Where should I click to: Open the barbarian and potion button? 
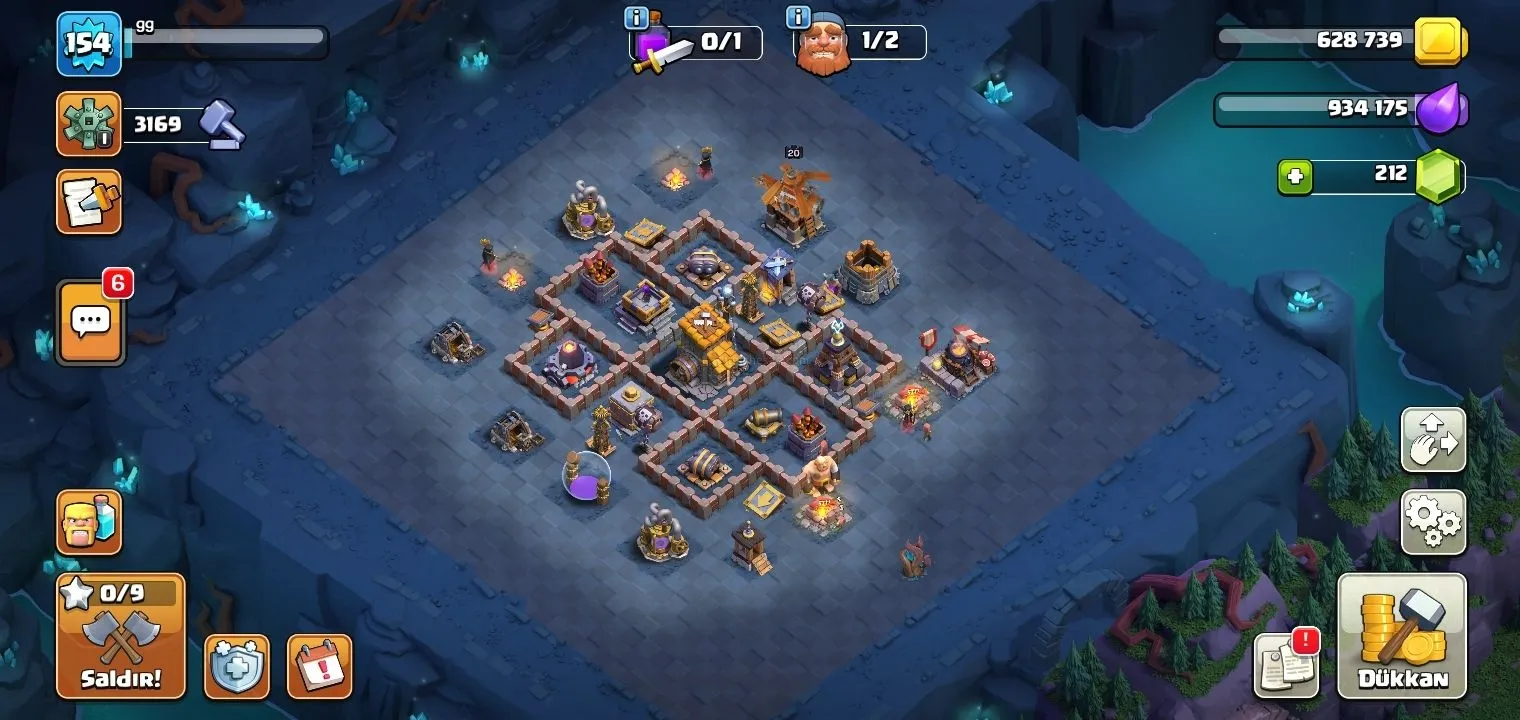point(89,522)
